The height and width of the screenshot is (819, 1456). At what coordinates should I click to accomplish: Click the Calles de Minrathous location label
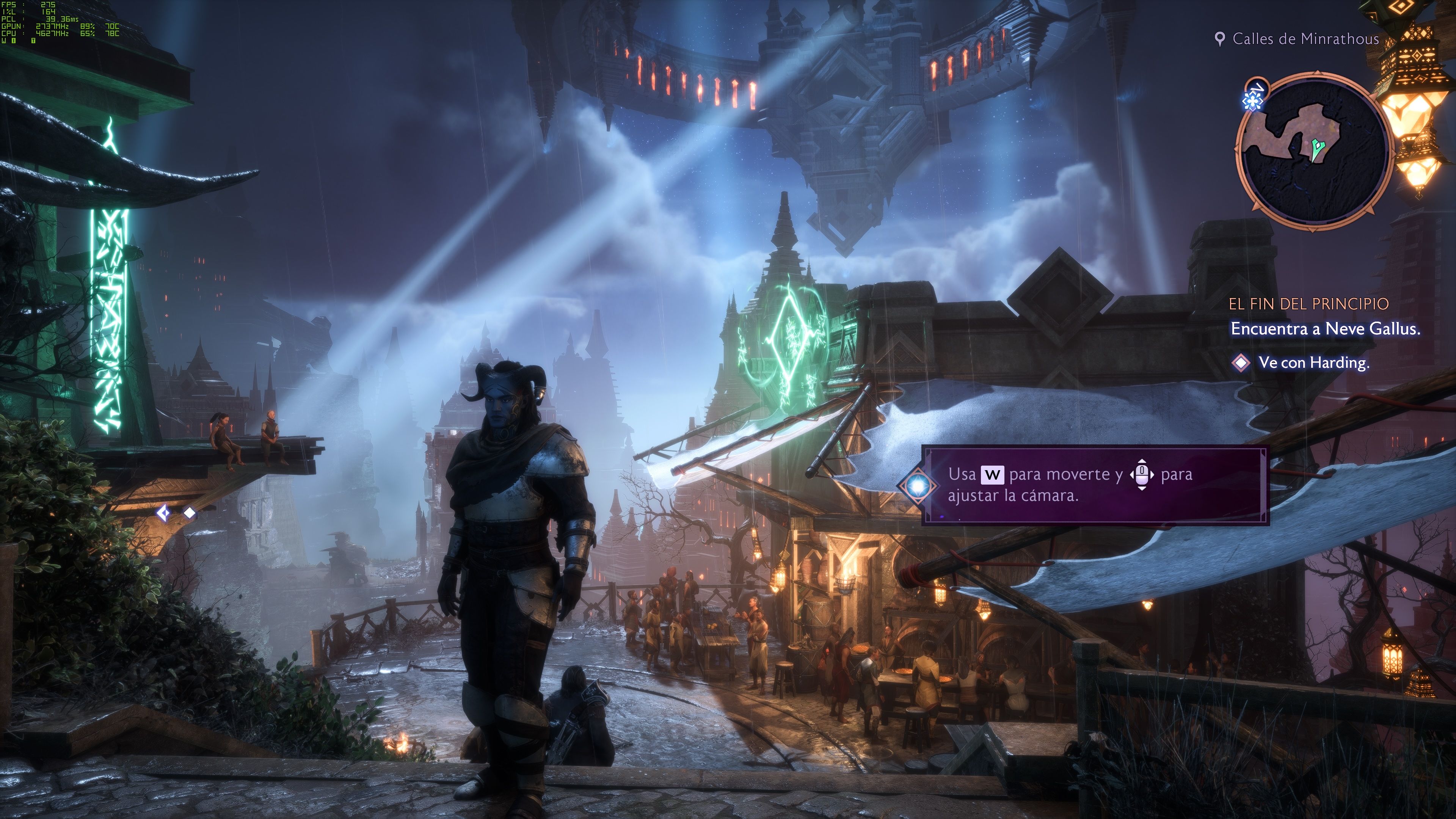(x=1304, y=38)
